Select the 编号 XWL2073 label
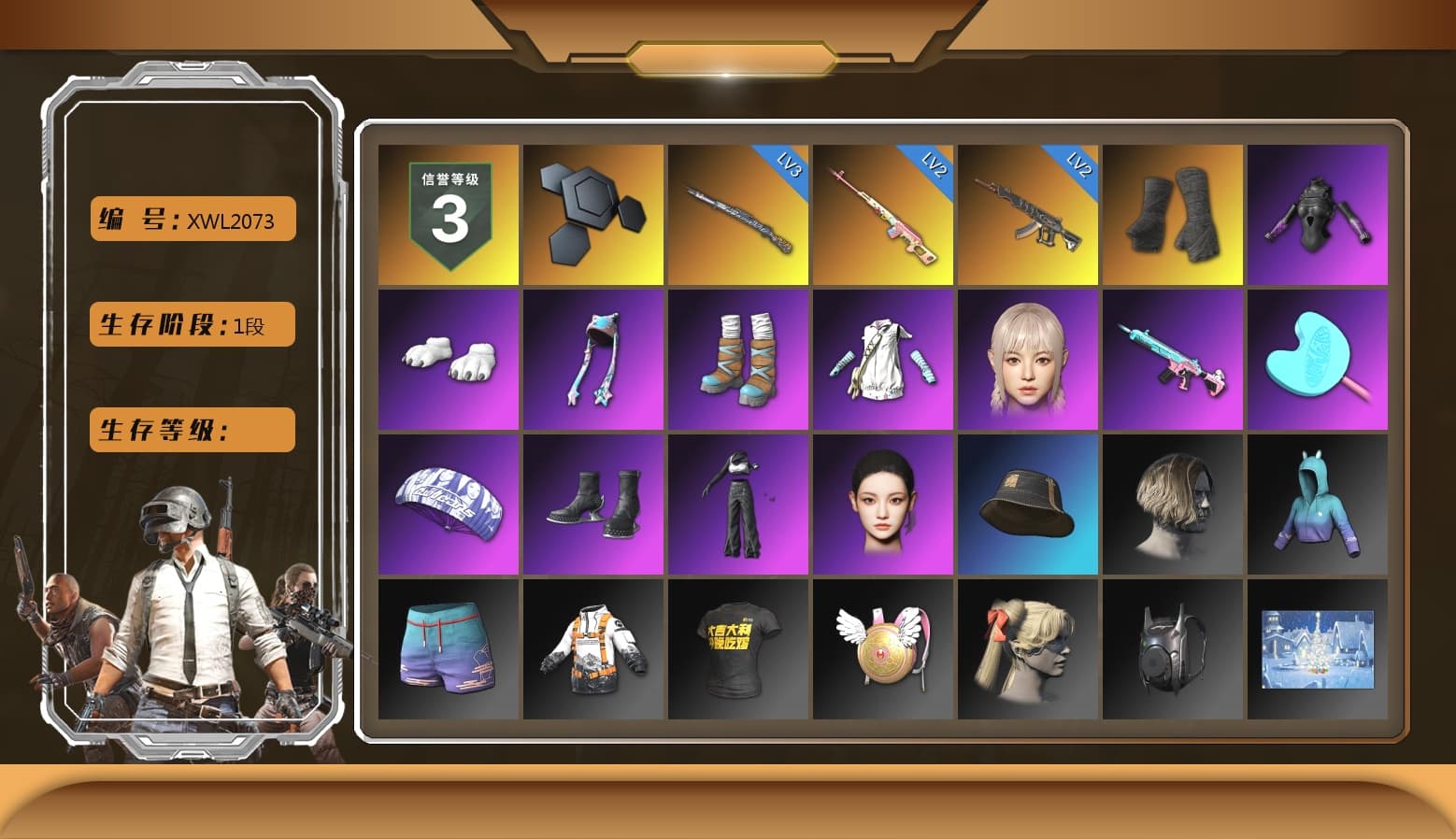Image resolution: width=1456 pixels, height=839 pixels. [x=191, y=219]
